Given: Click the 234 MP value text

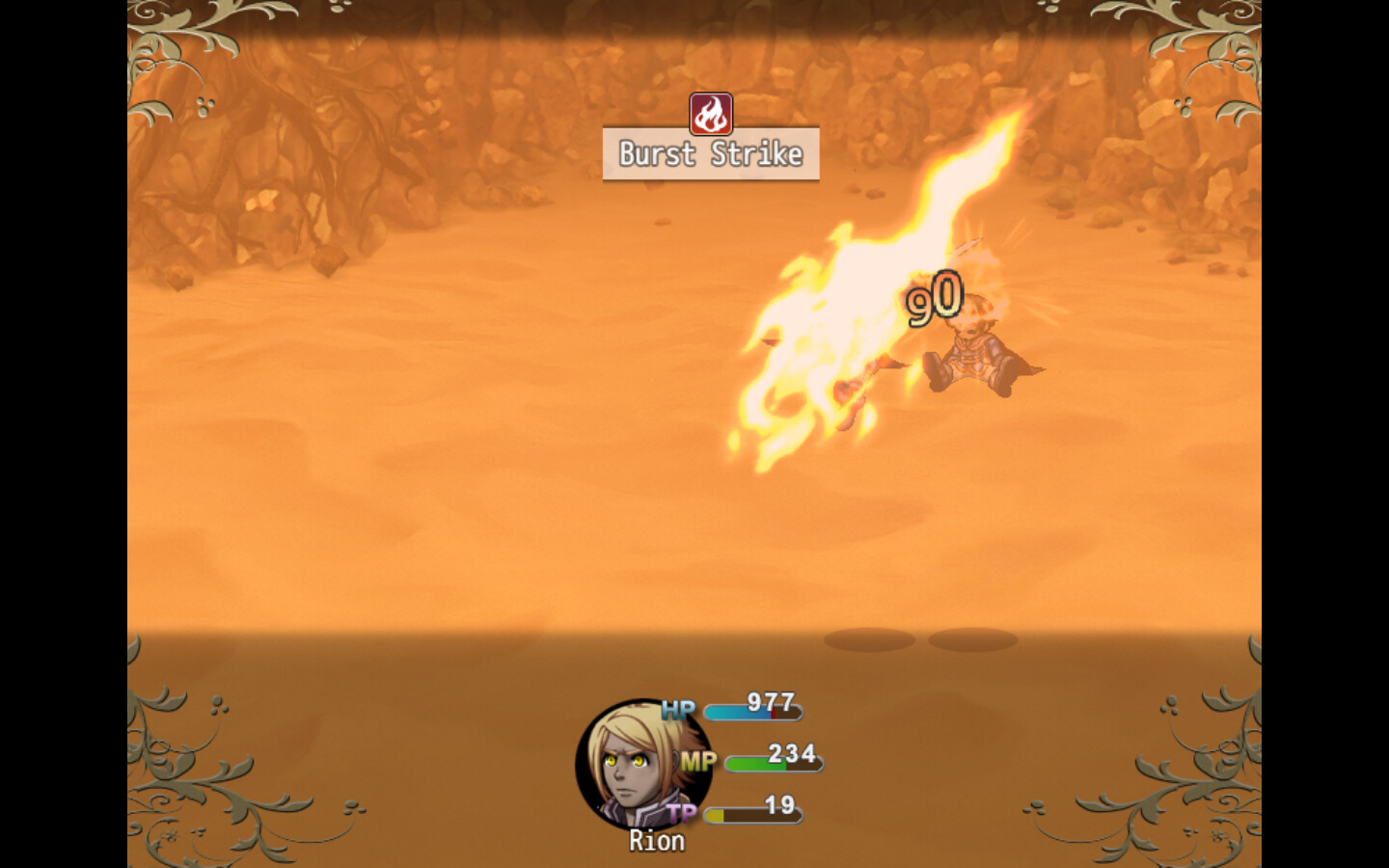Looking at the screenshot, I should (x=789, y=752).
